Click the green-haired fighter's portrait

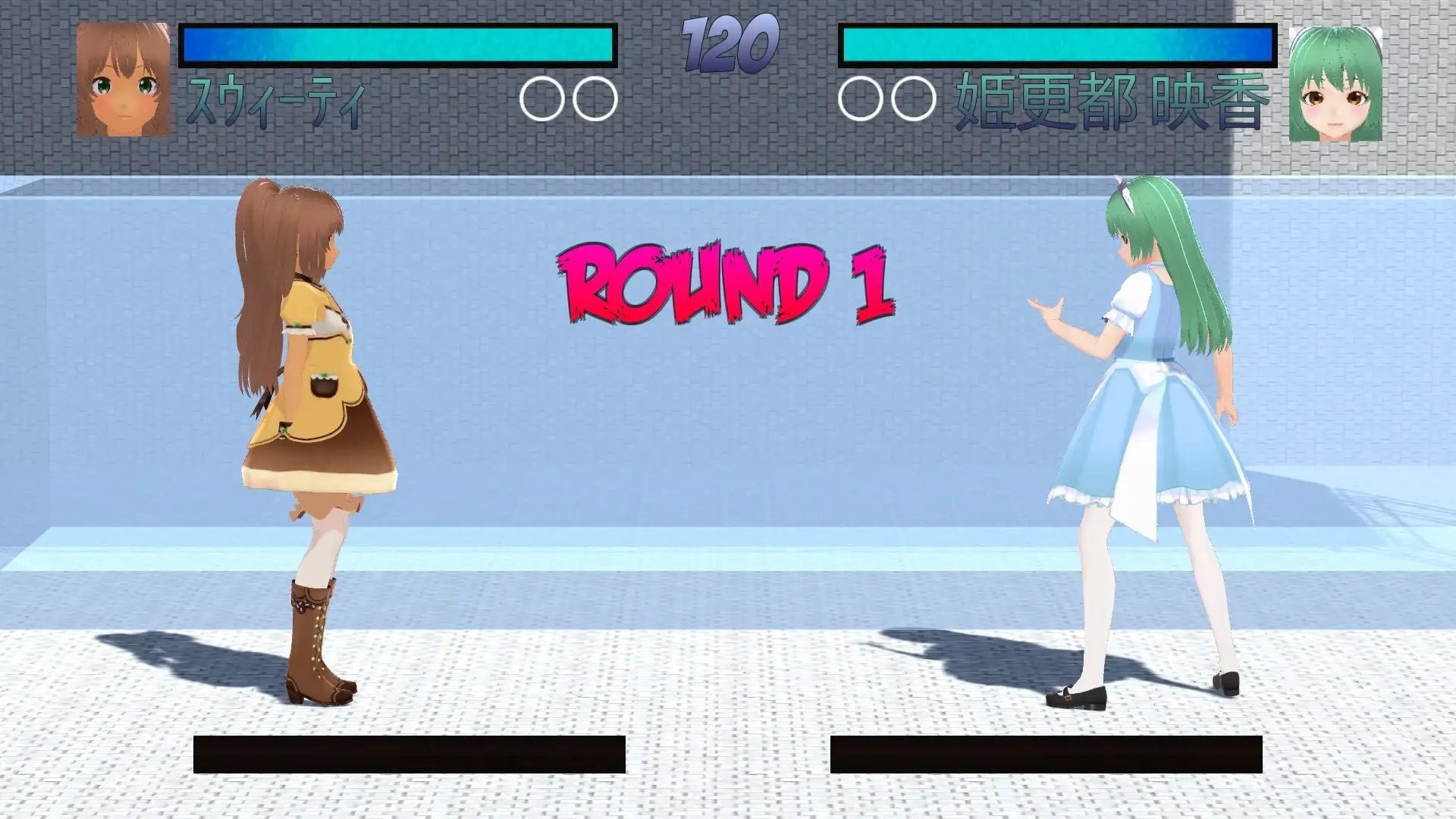pyautogui.click(x=1335, y=83)
